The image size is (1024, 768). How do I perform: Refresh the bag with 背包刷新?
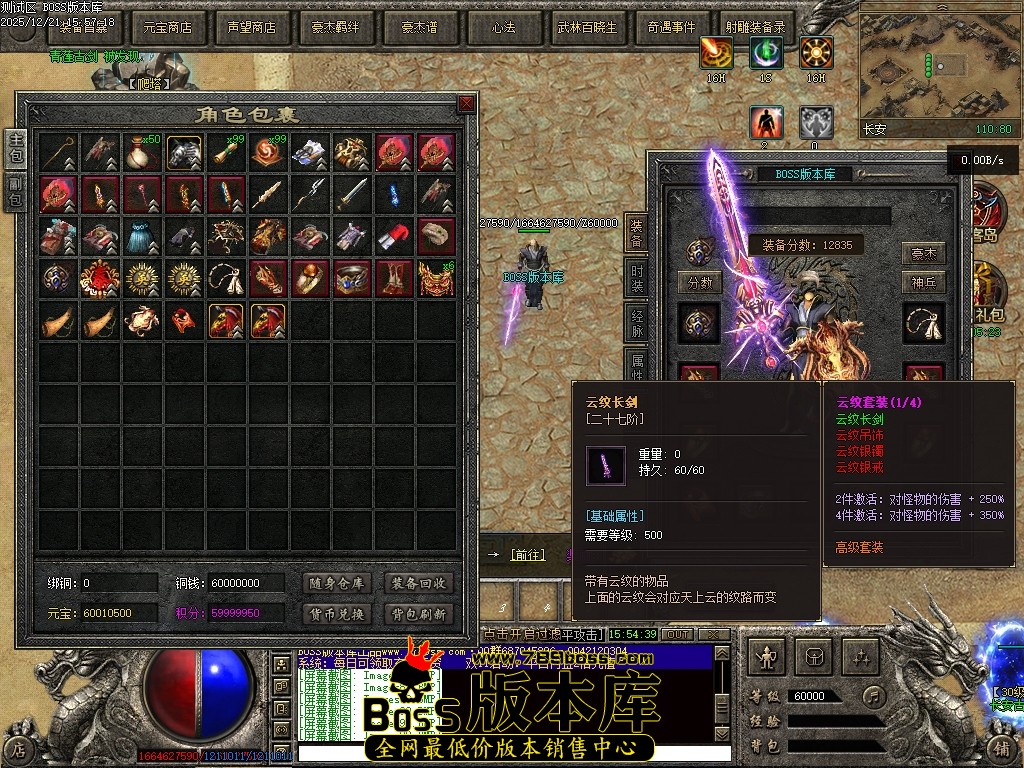[419, 613]
